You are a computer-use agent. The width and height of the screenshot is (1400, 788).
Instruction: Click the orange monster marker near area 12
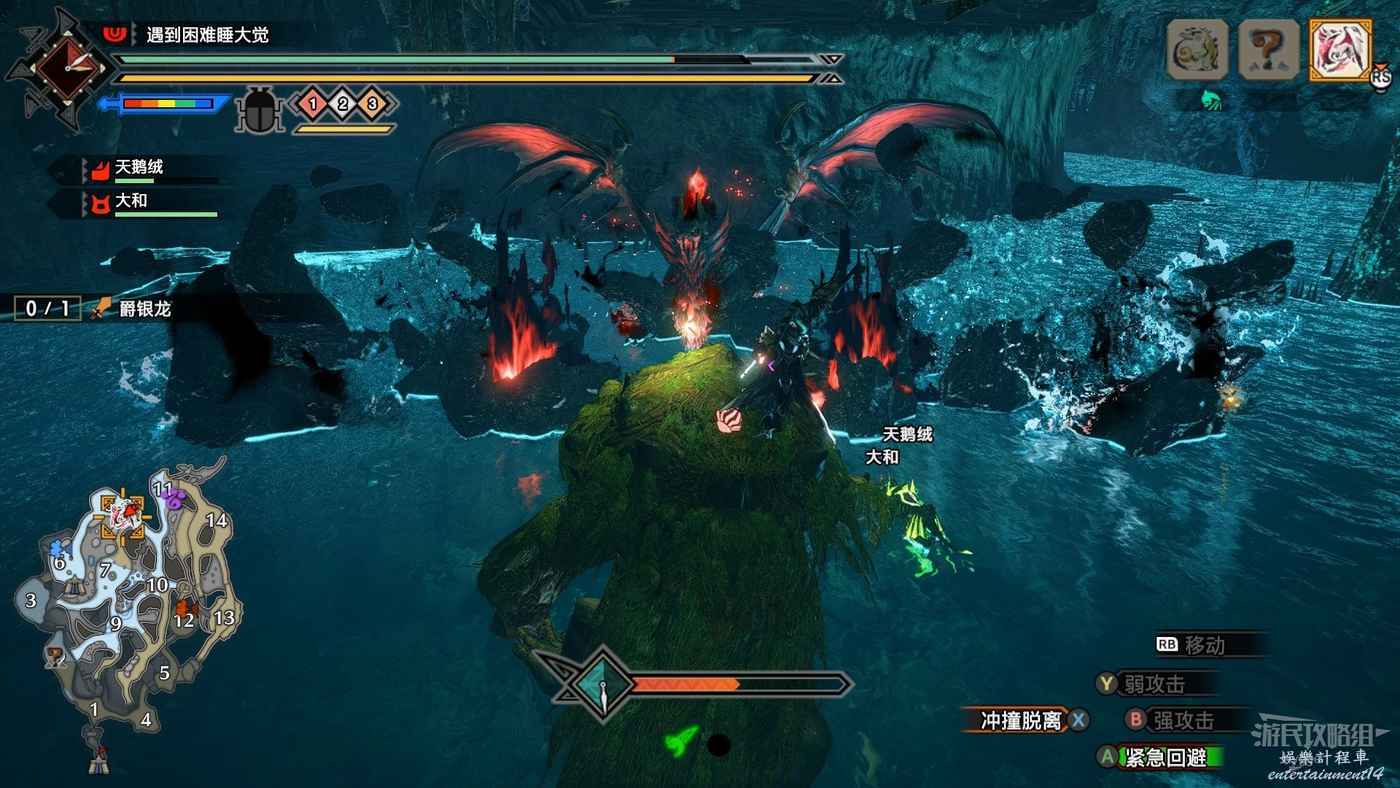[184, 606]
